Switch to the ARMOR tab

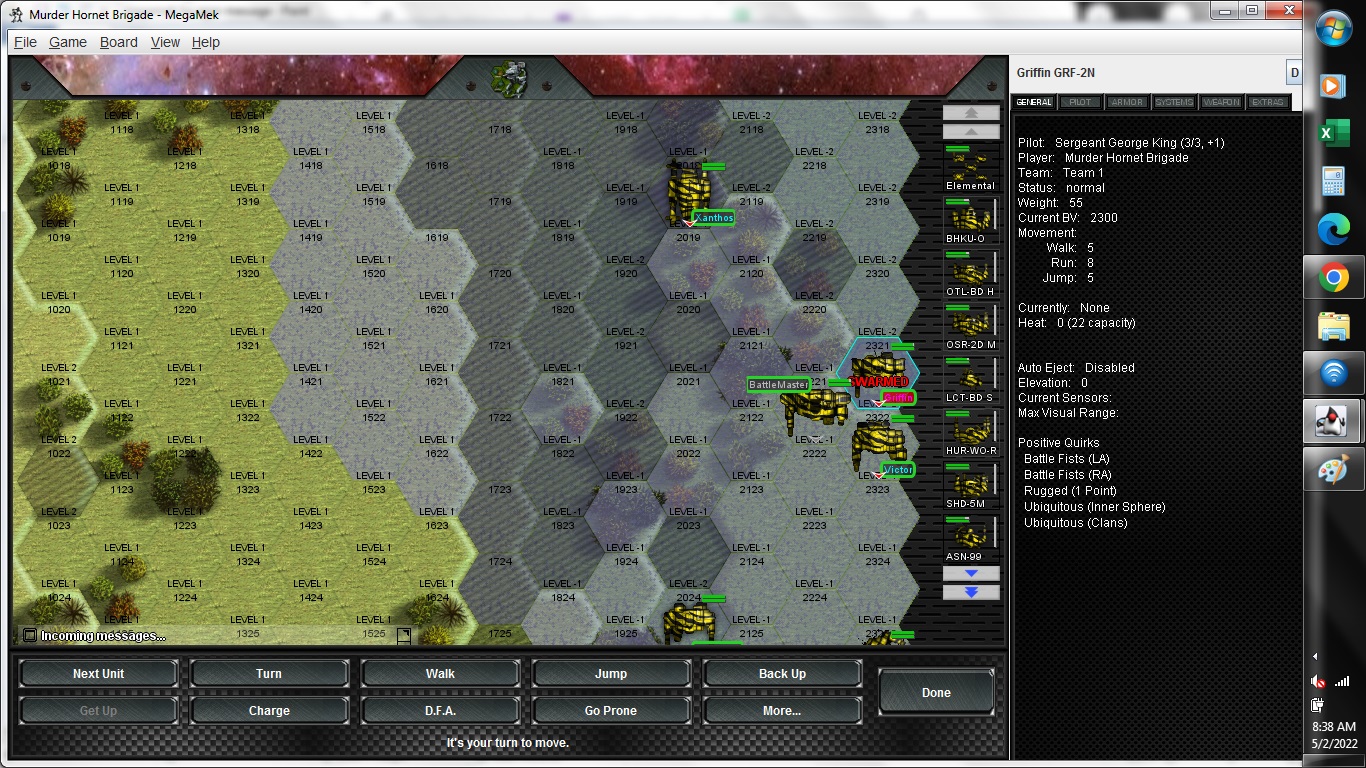click(x=1125, y=101)
